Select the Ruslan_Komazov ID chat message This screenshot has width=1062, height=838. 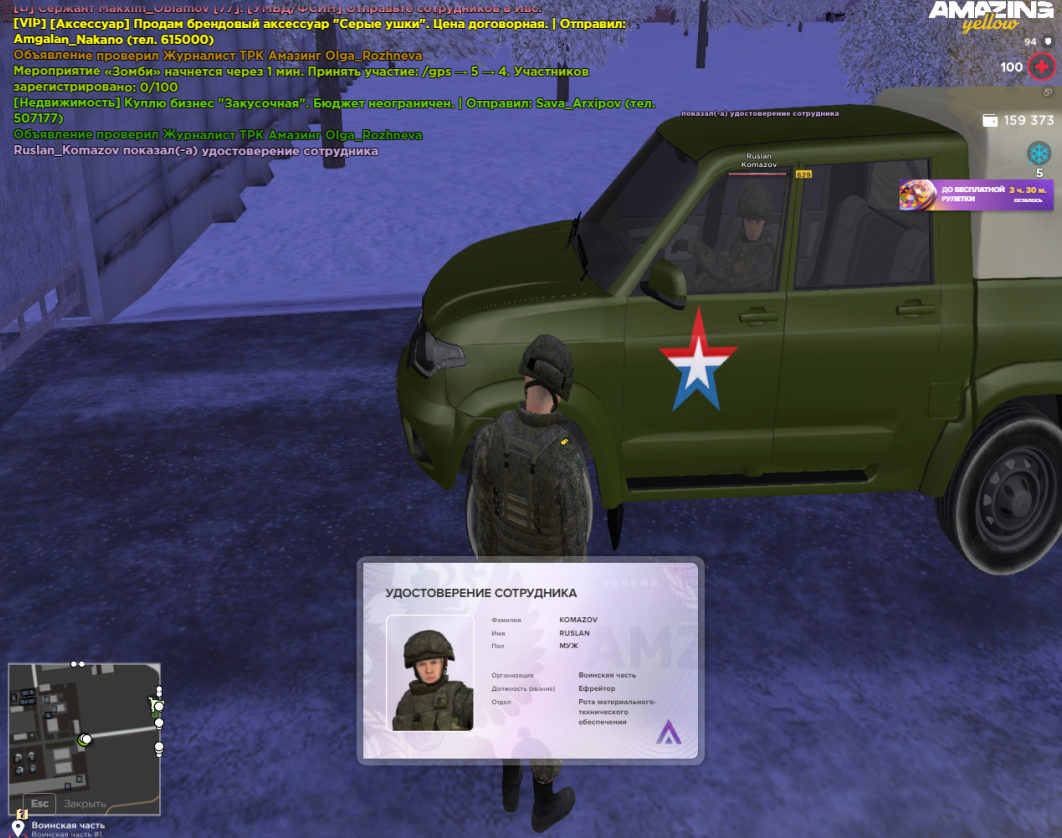[x=196, y=151]
